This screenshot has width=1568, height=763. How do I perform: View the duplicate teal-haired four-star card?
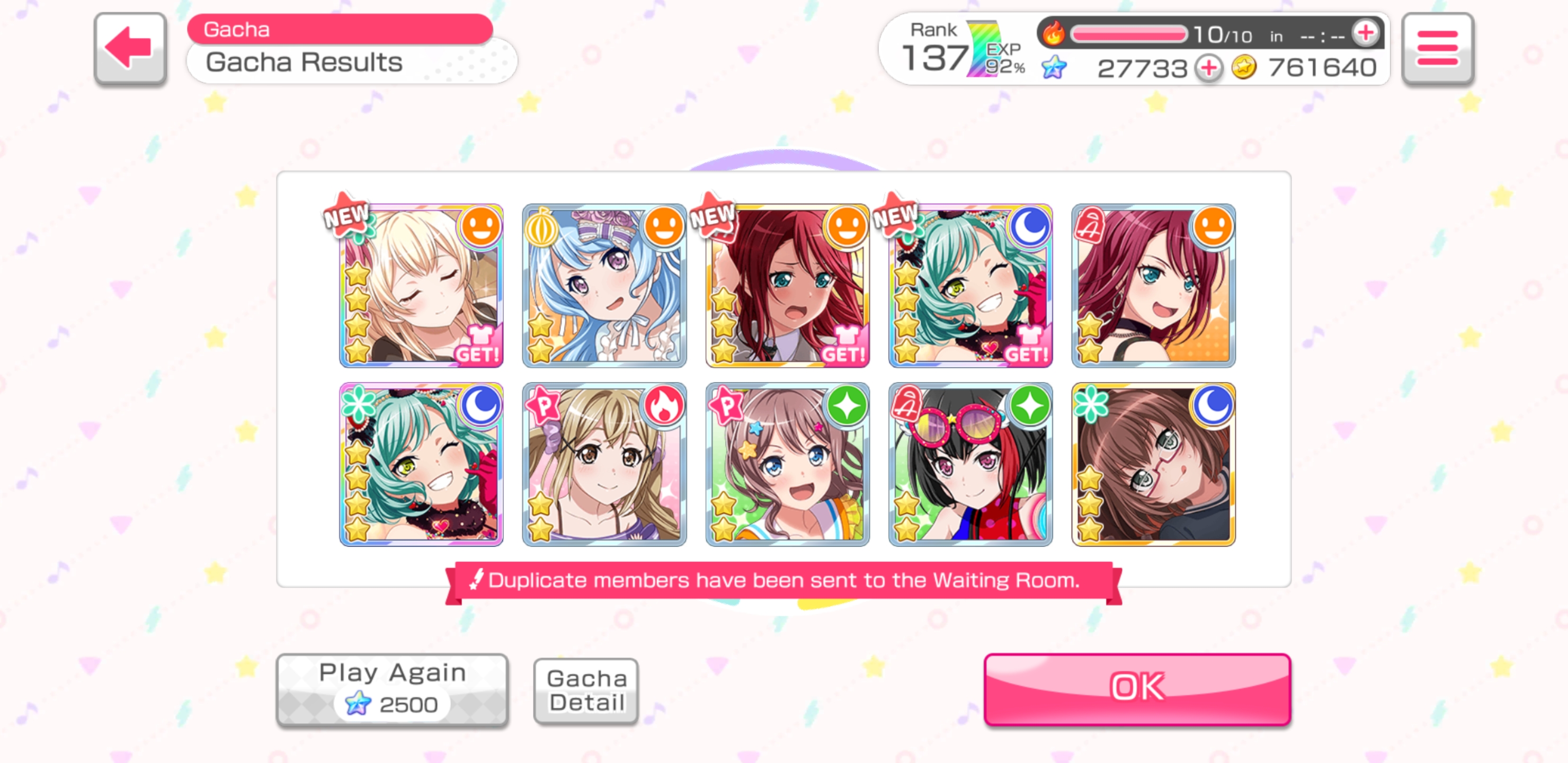[421, 464]
